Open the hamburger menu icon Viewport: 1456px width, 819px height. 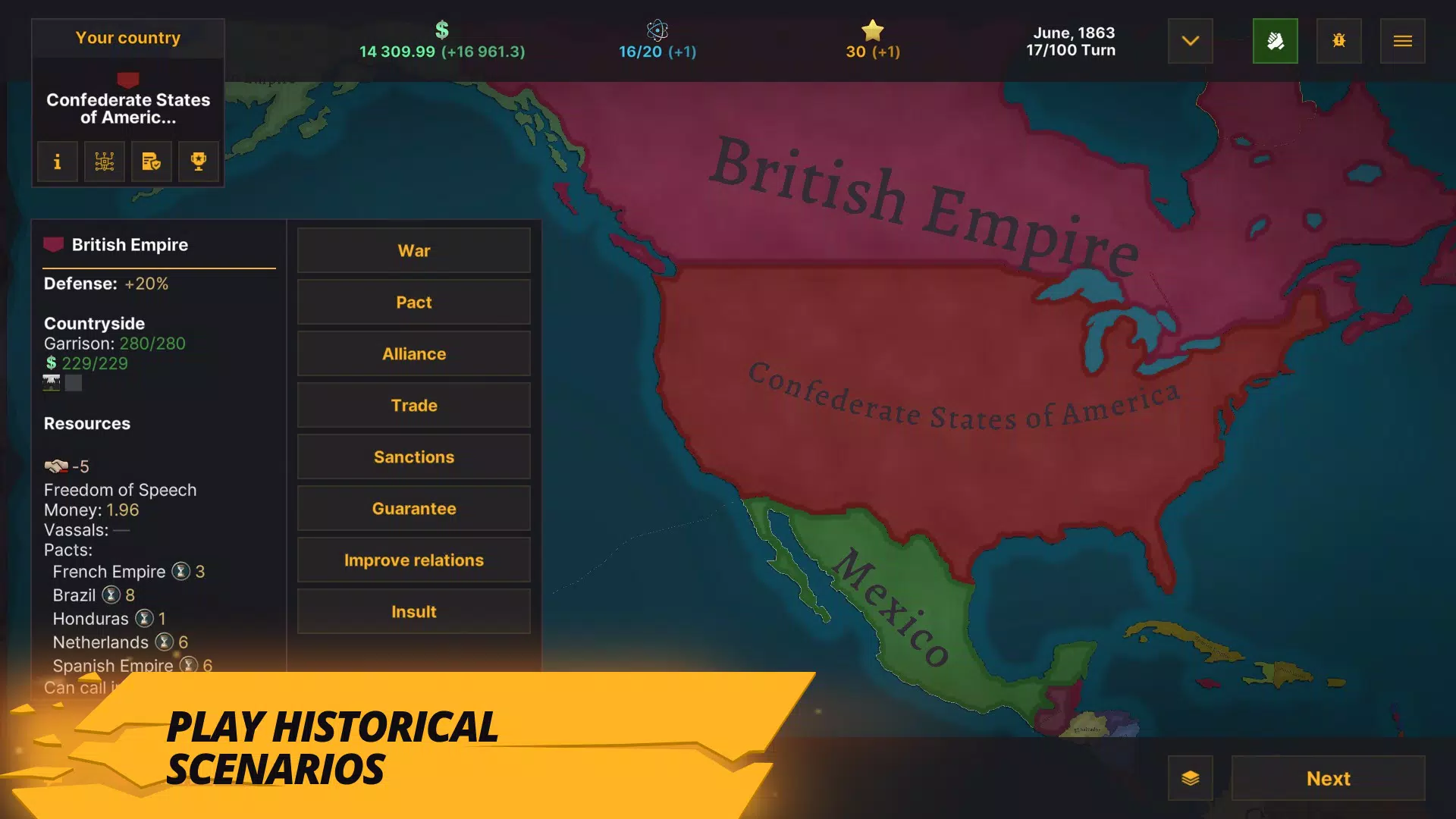click(x=1403, y=41)
